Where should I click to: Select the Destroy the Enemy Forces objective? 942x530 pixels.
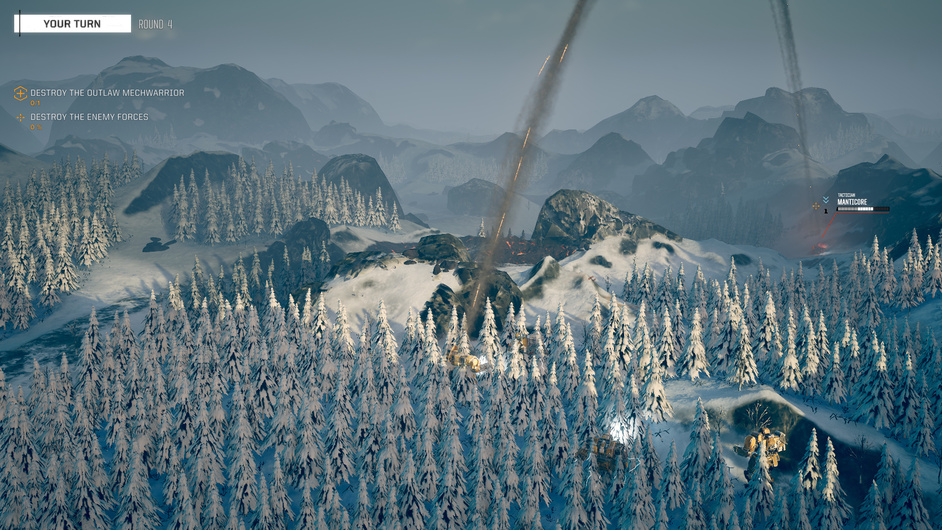pyautogui.click(x=88, y=117)
